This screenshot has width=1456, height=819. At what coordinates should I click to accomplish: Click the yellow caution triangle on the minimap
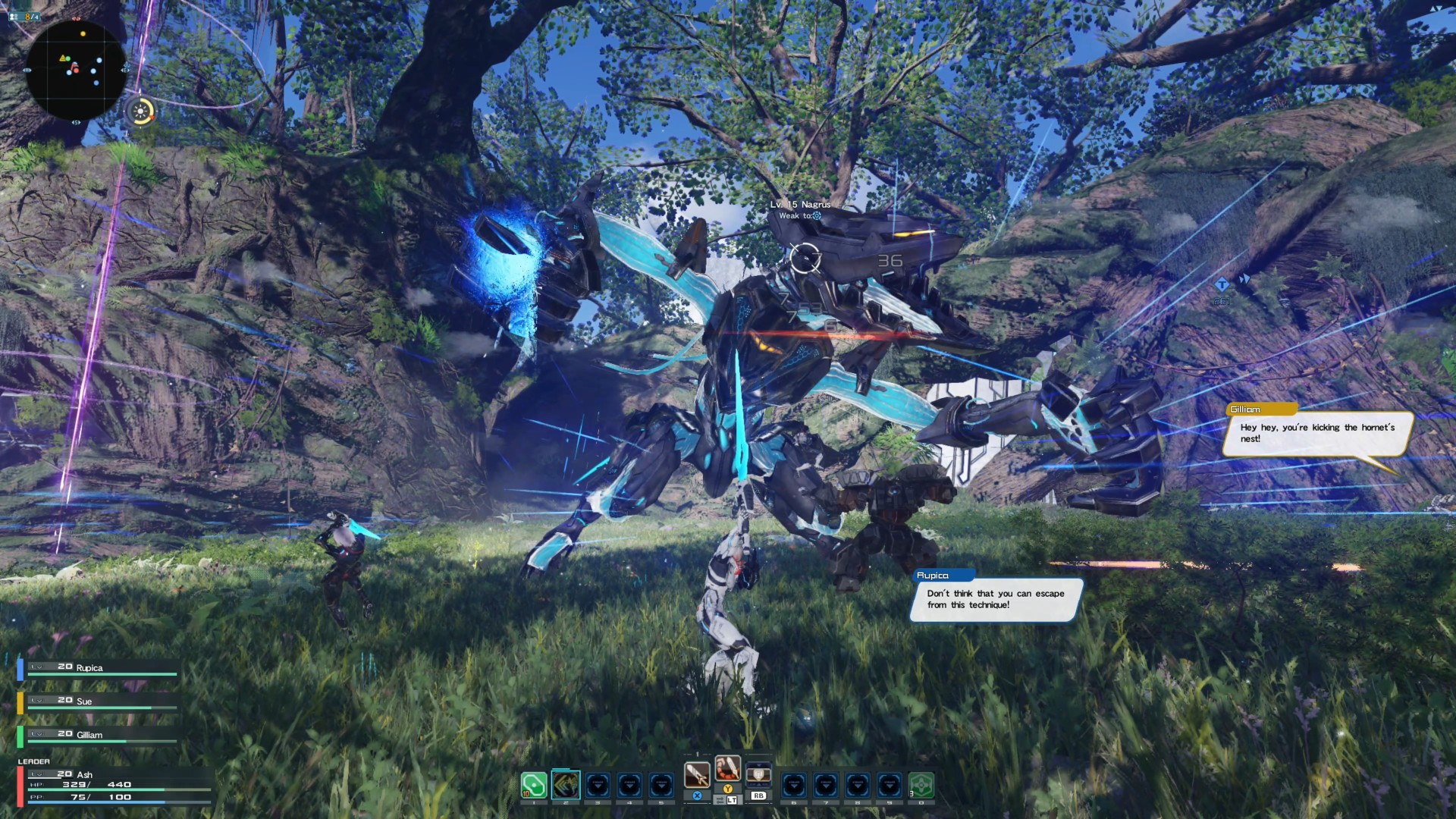click(62, 58)
